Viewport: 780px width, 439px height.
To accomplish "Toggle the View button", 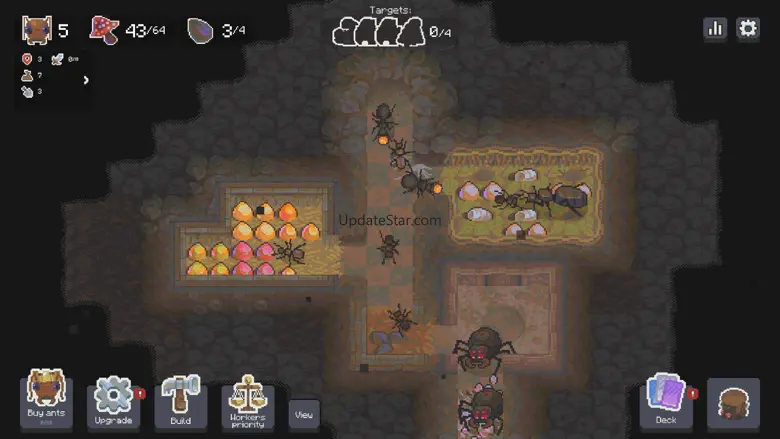I will tap(304, 414).
